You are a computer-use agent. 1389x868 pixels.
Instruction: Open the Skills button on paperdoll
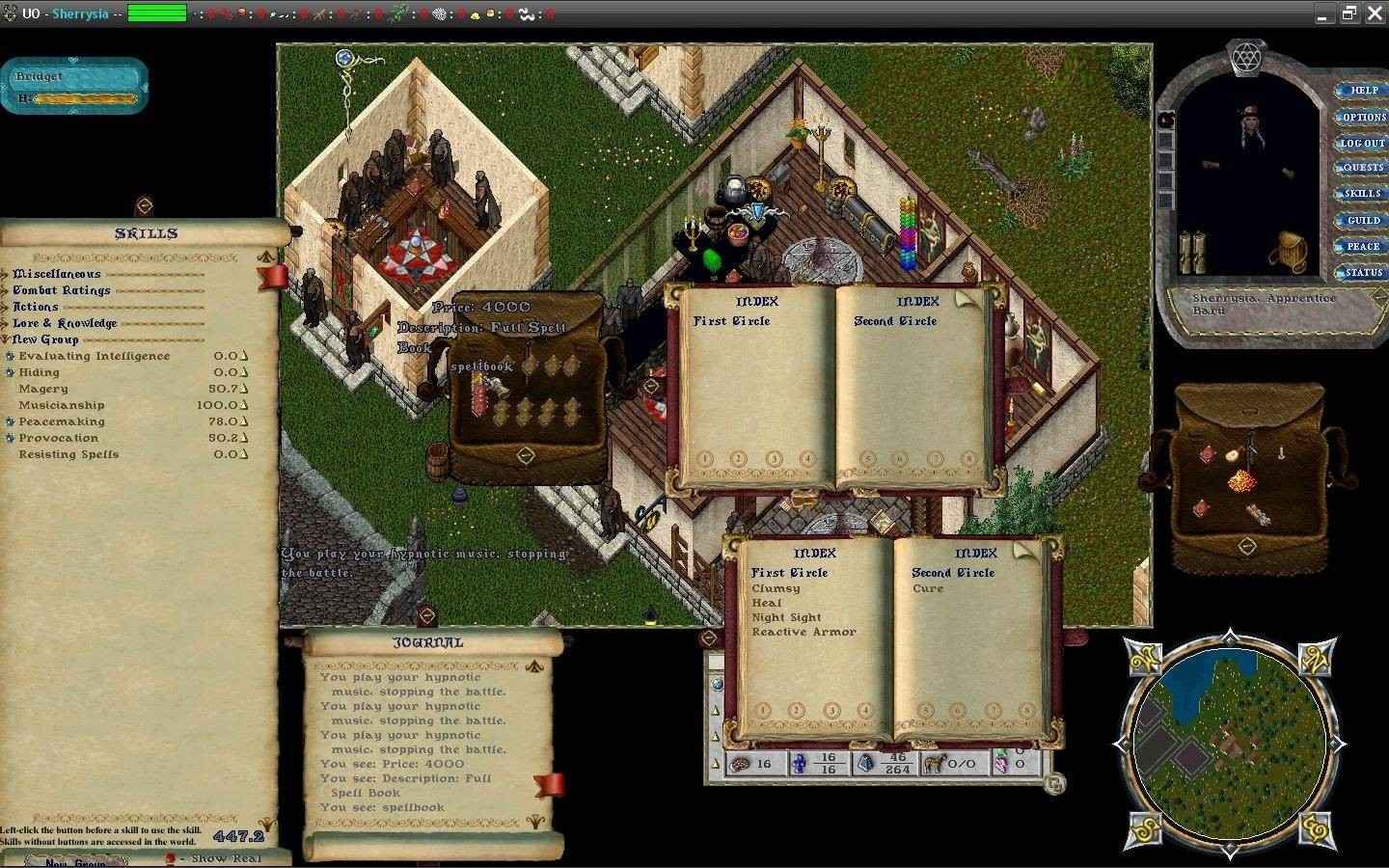pos(1362,194)
